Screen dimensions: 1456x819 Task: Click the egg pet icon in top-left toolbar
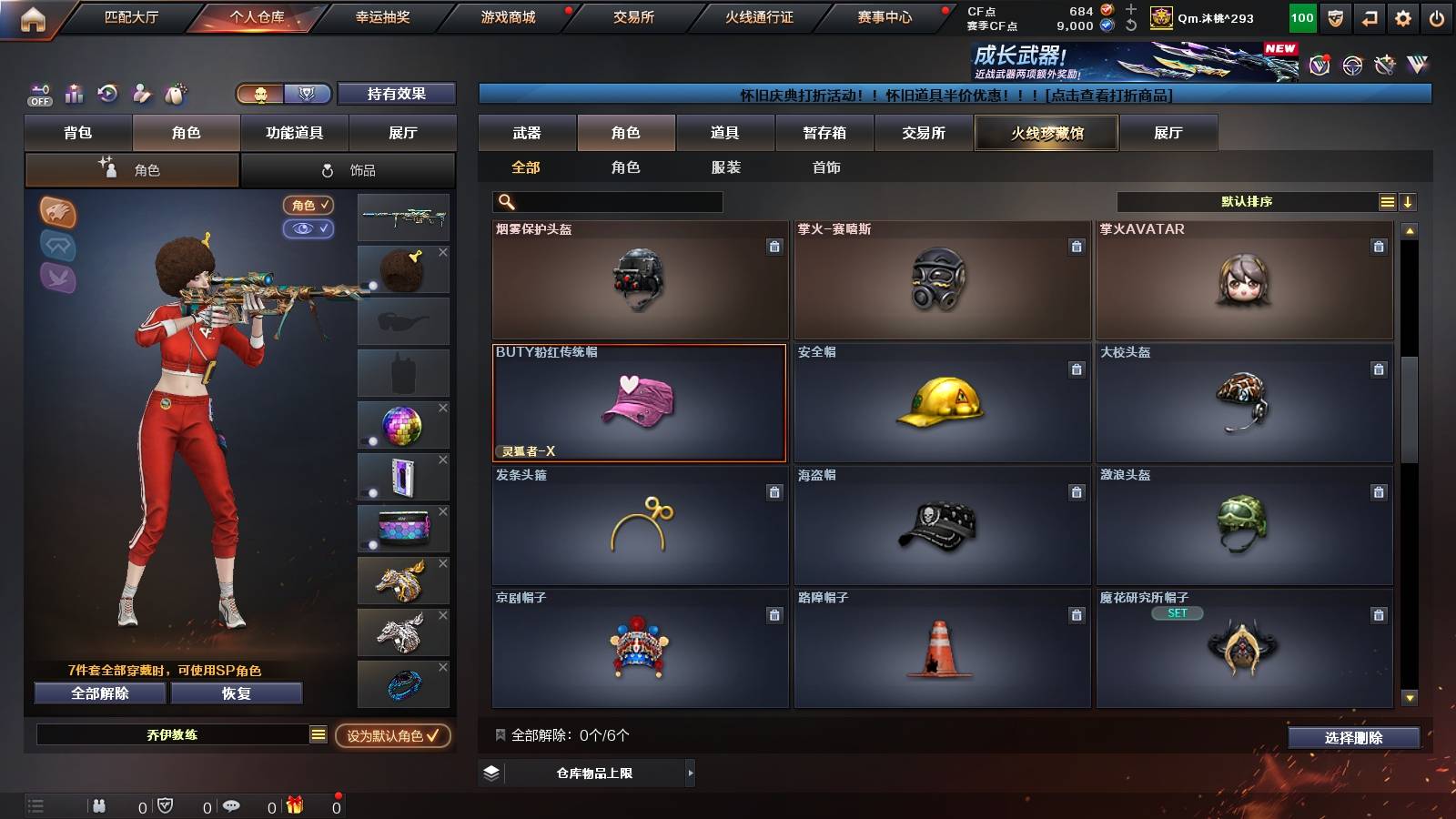point(173,94)
